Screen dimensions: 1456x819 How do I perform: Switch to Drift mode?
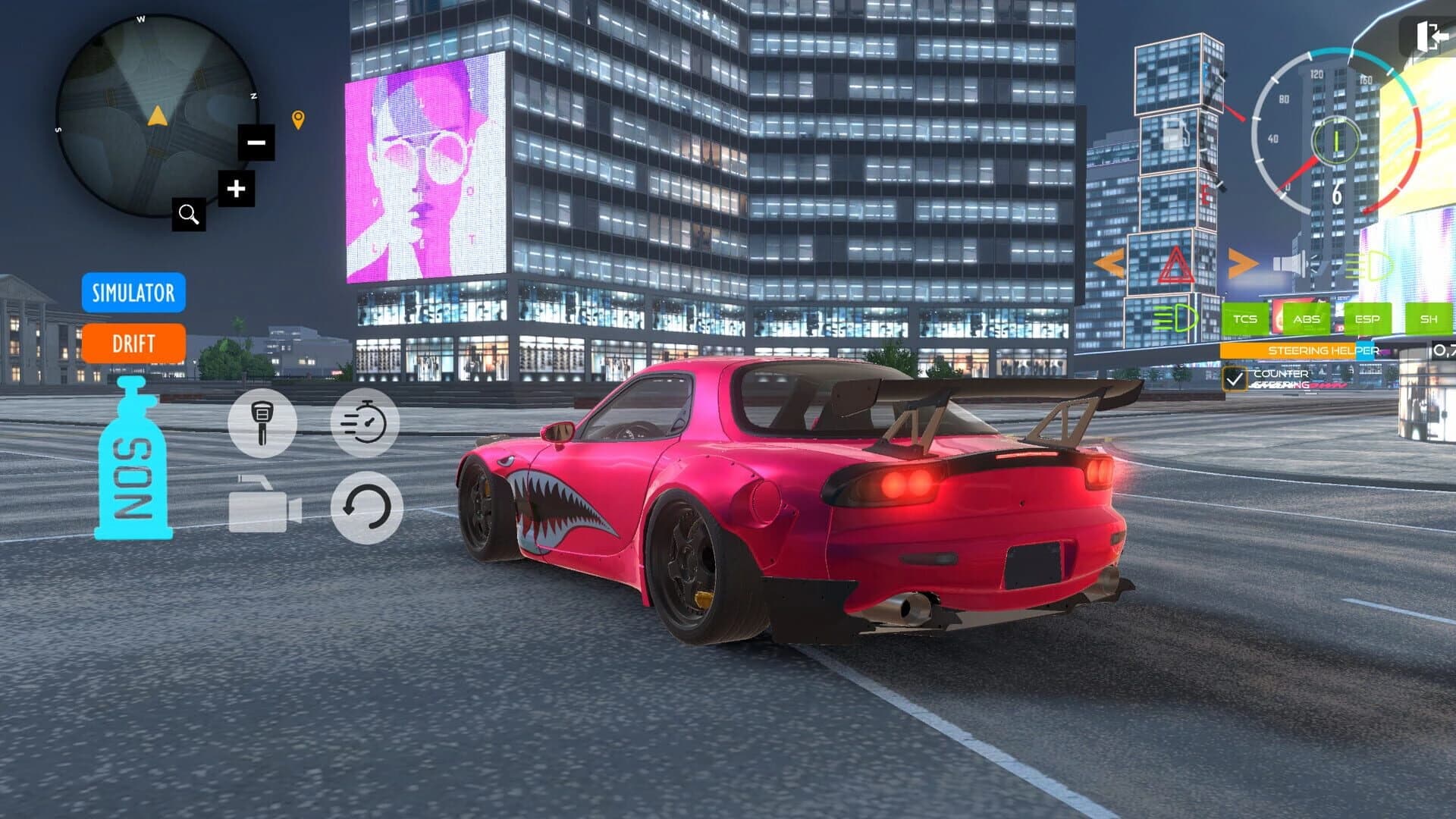pyautogui.click(x=133, y=344)
